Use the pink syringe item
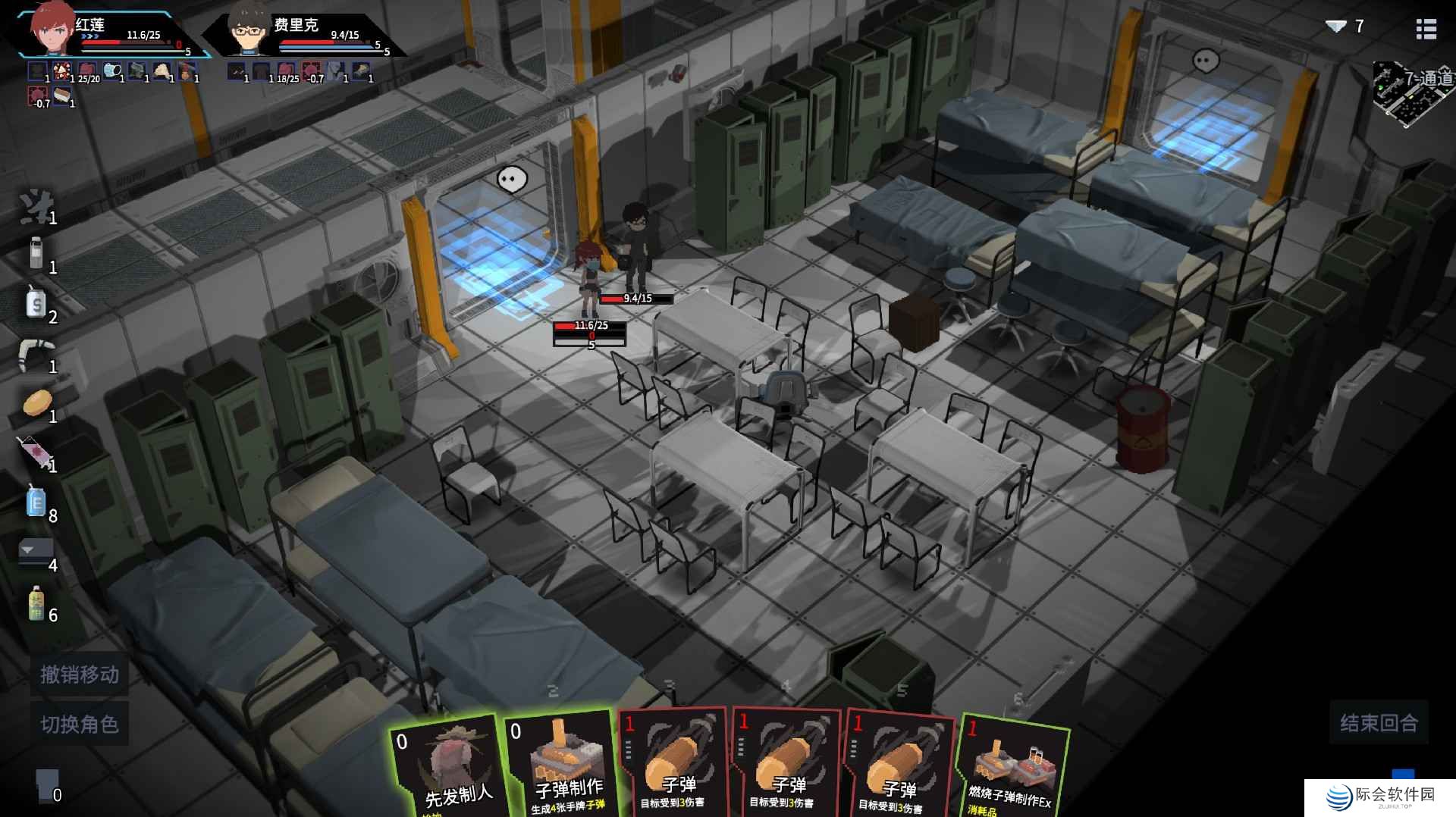The height and width of the screenshot is (817, 1456). tap(34, 452)
